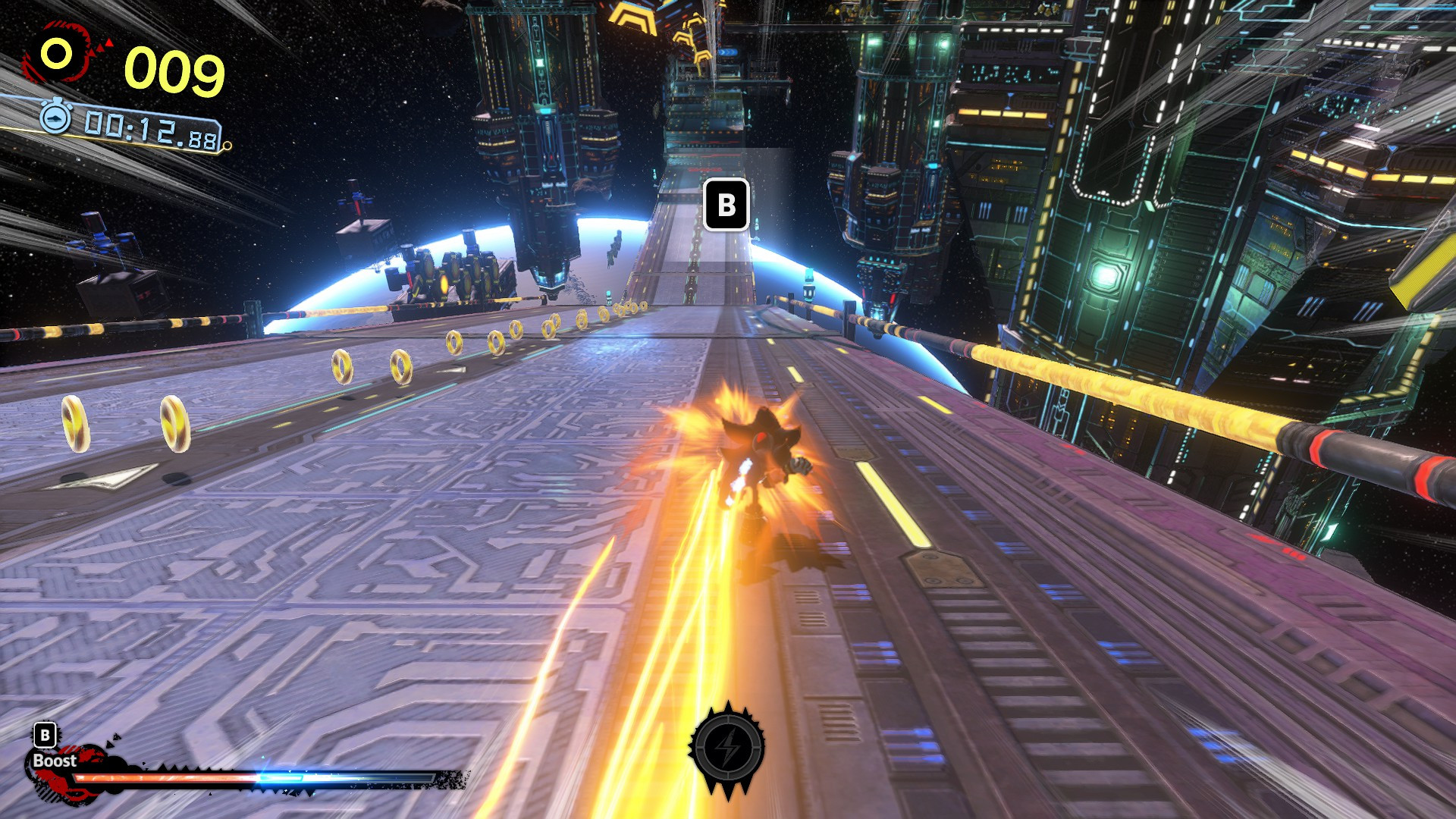
Task: Activate the lightning bolt Chaos Control emblem
Action: [x=727, y=749]
